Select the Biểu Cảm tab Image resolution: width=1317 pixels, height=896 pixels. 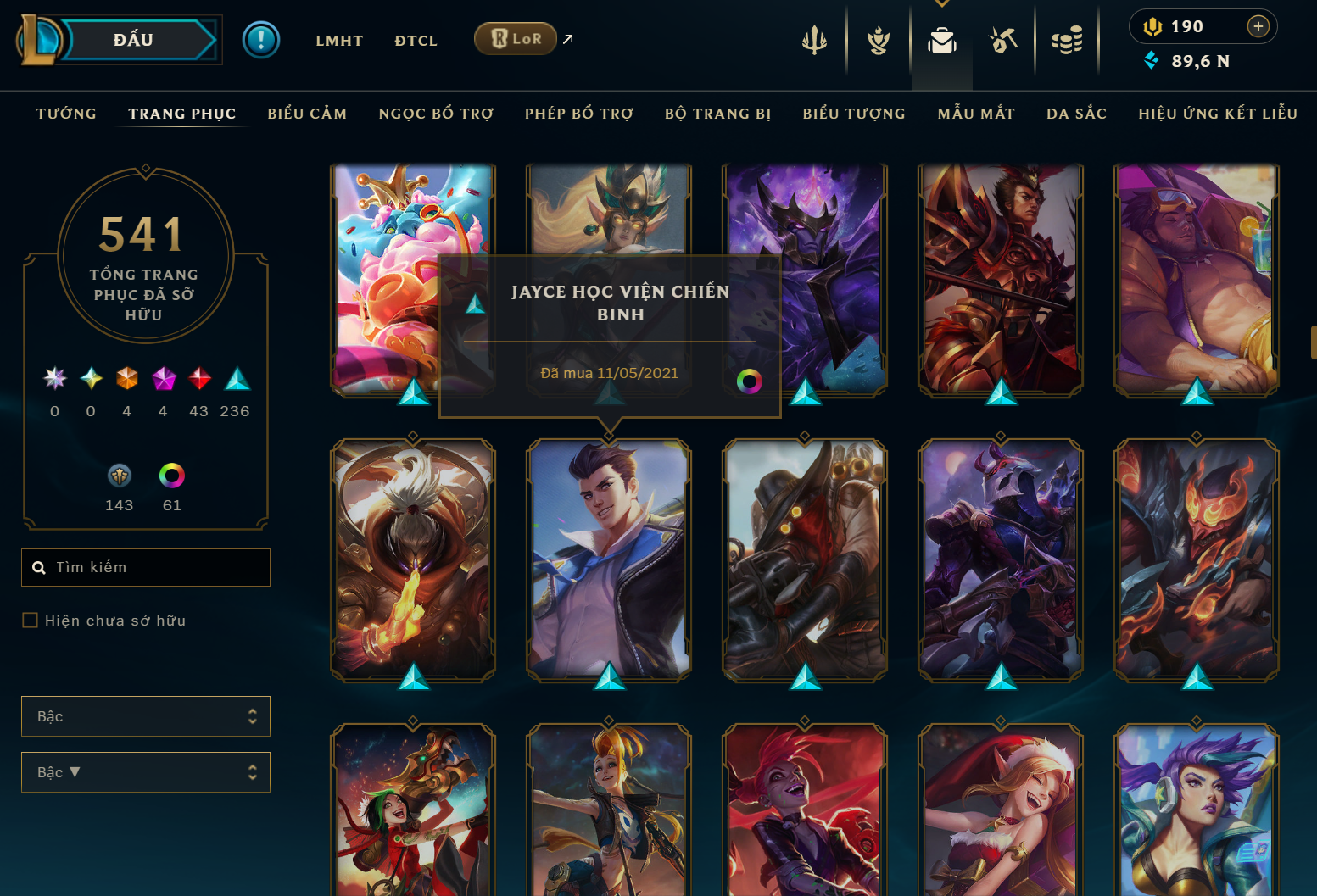tap(307, 114)
